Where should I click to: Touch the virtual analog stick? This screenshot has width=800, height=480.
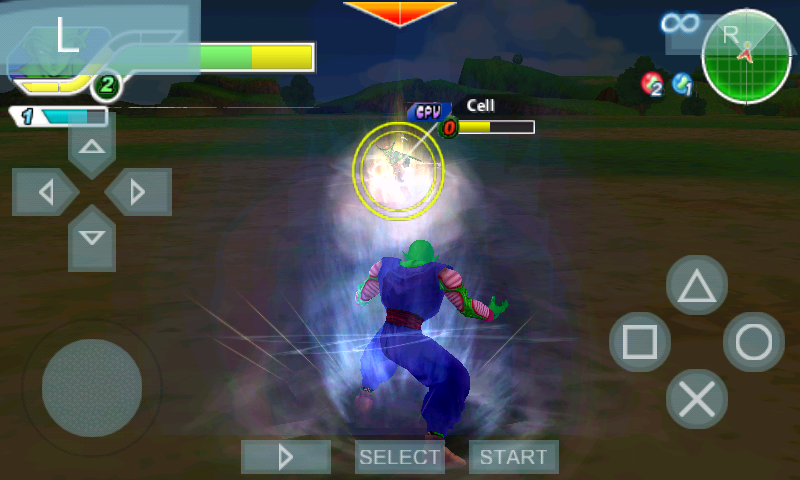coord(91,387)
